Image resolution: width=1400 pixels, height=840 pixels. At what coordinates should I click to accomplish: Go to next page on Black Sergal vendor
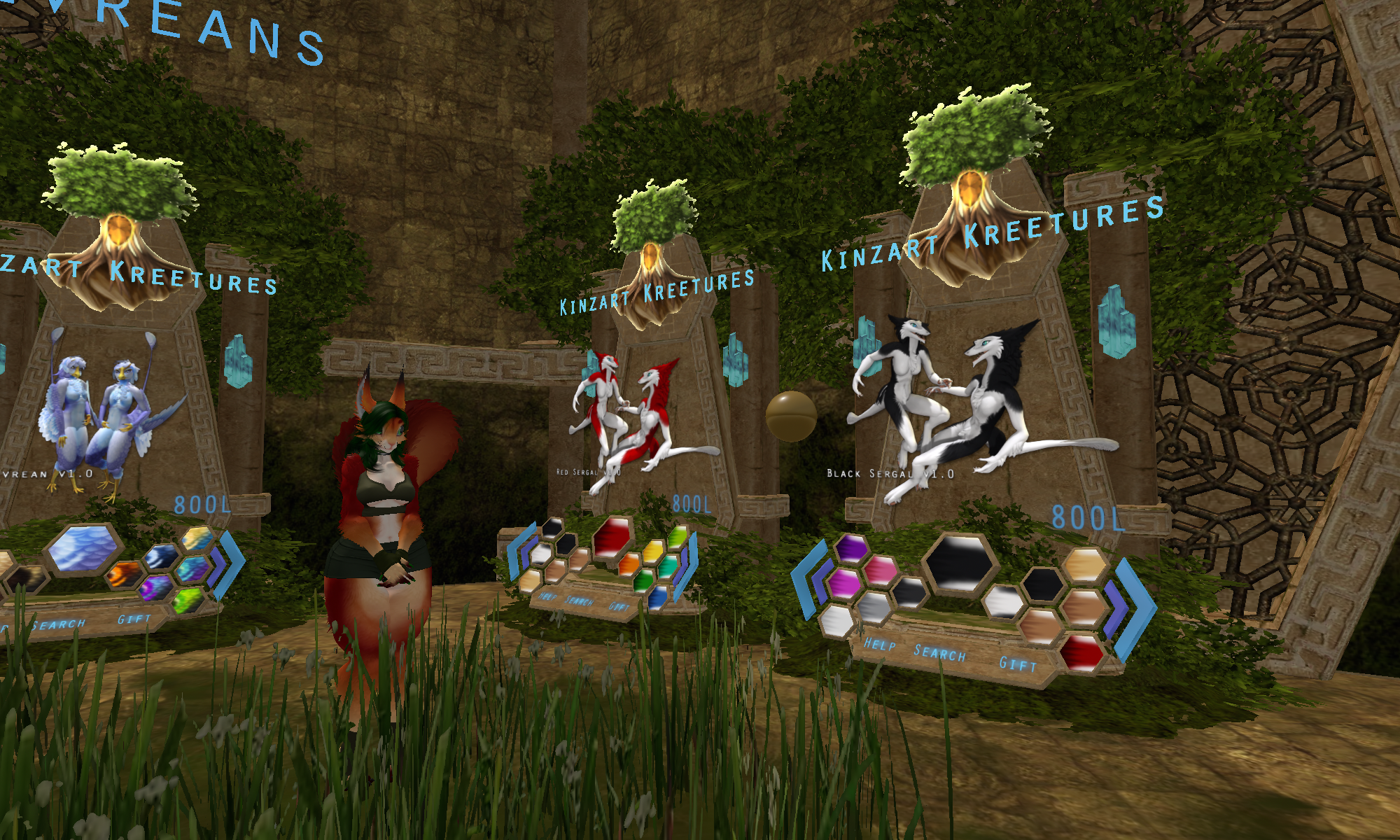(1133, 608)
